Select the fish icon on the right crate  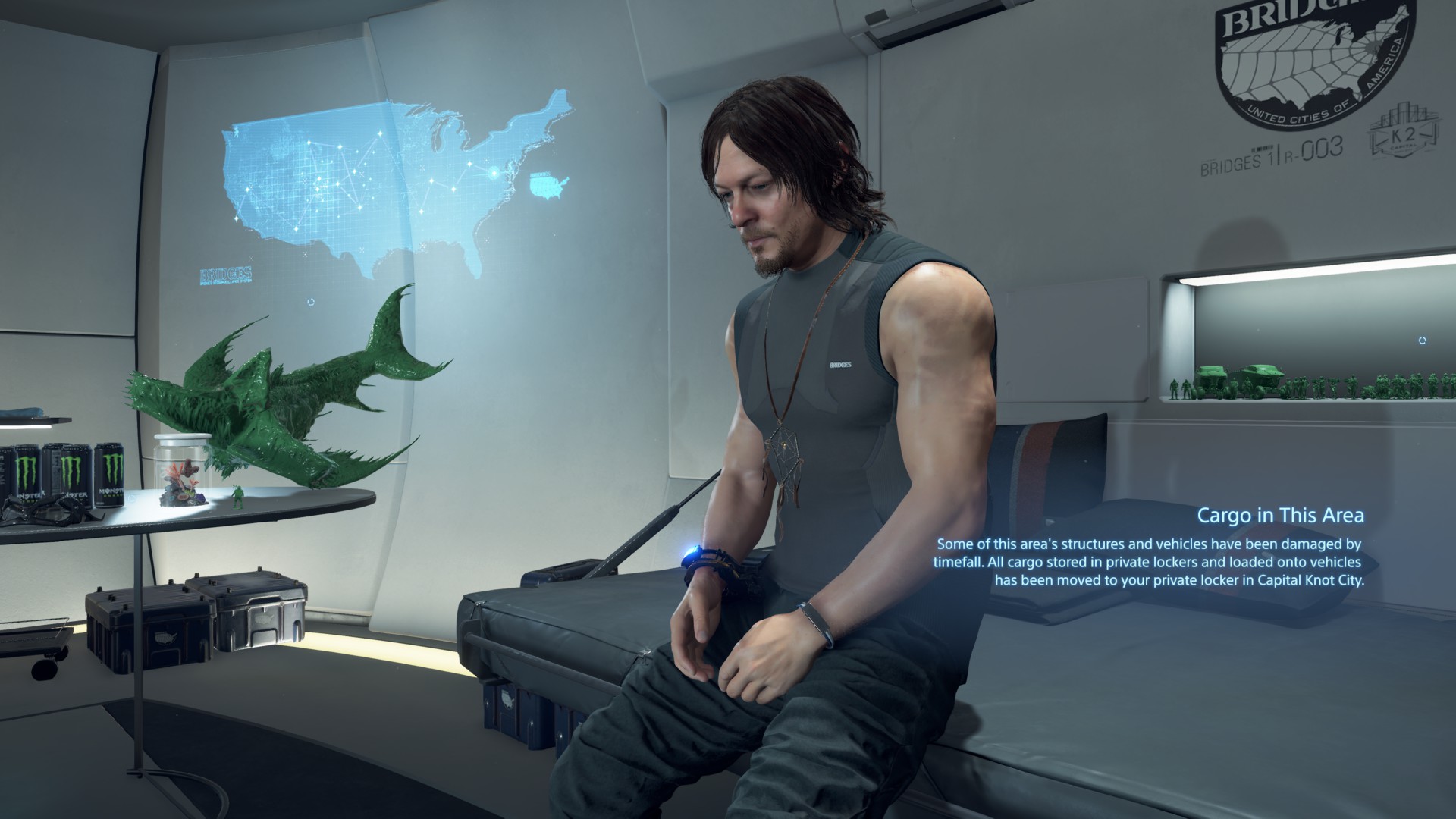tap(264, 619)
